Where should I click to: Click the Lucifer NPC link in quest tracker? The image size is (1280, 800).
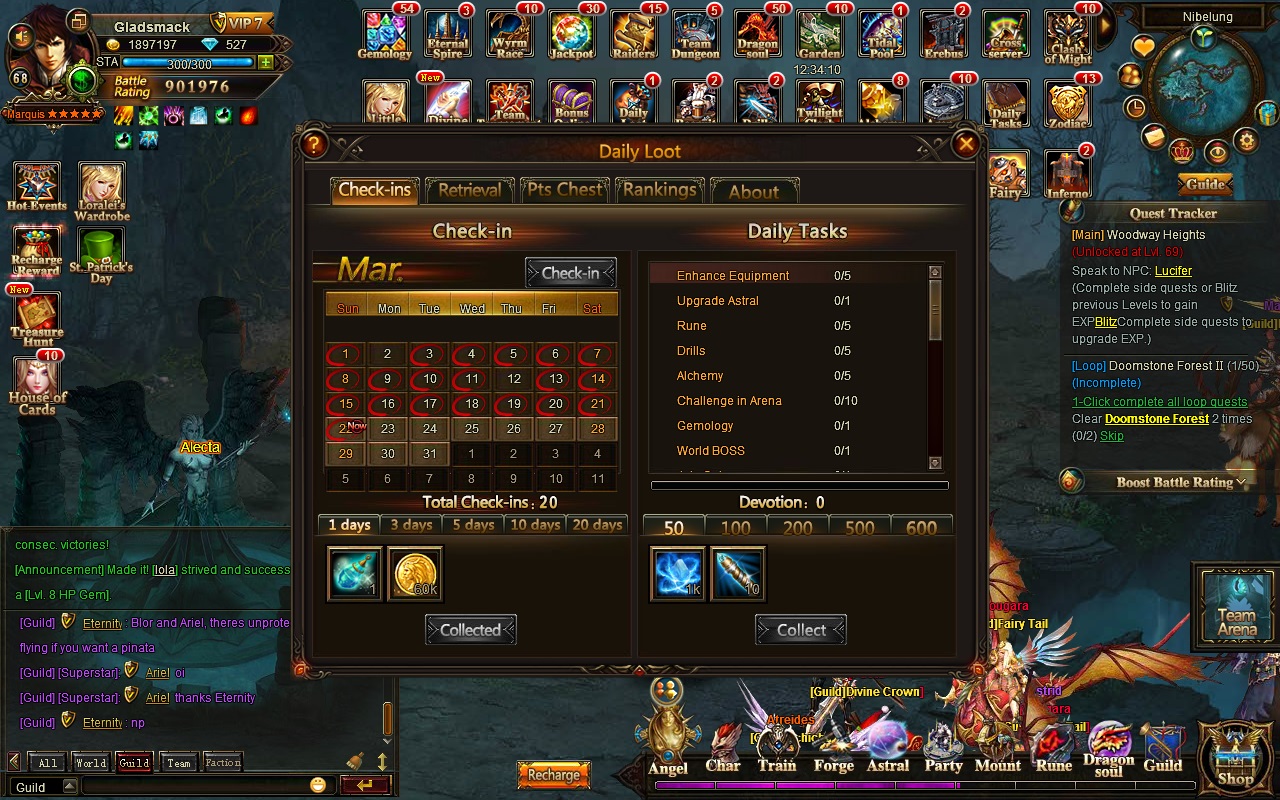1173,271
